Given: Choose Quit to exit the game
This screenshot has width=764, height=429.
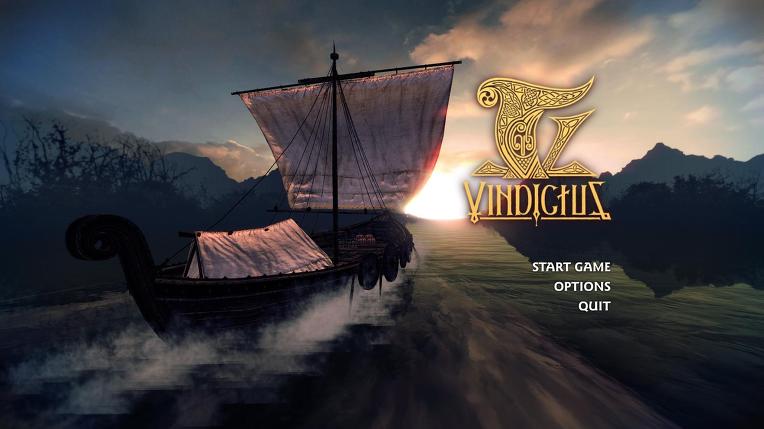Looking at the screenshot, I should (x=594, y=306).
